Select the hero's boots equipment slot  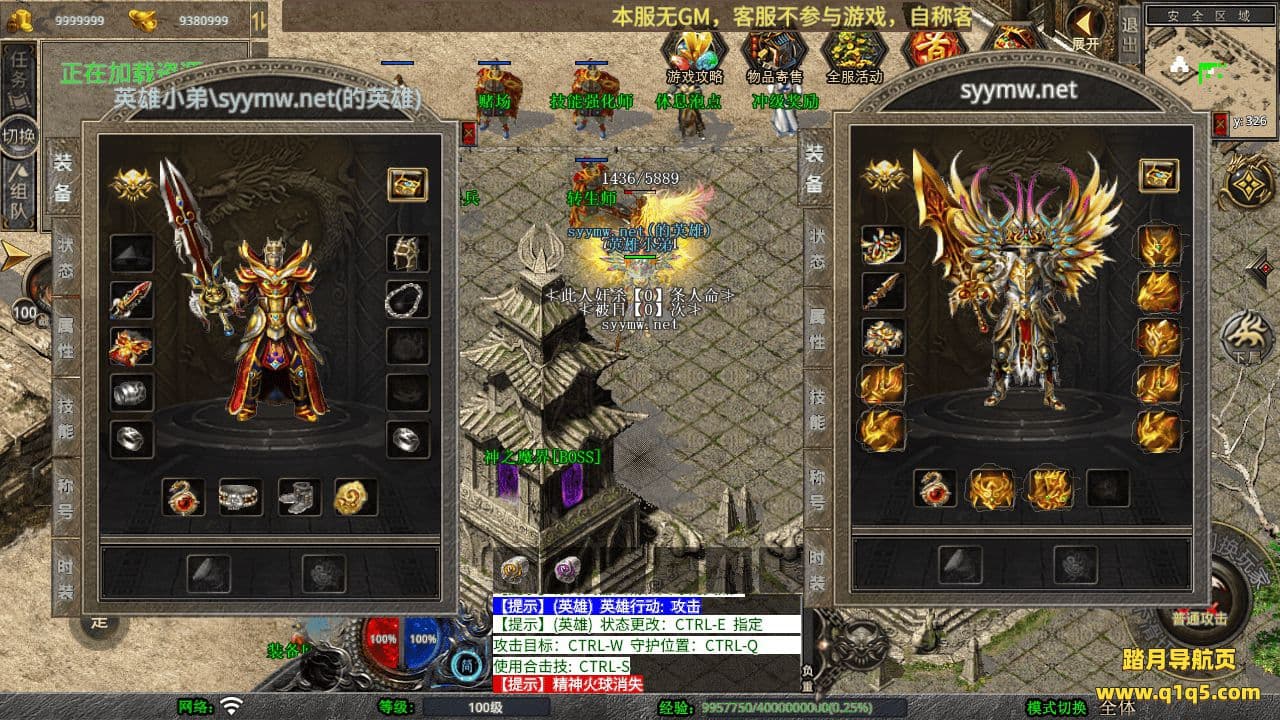[298, 496]
